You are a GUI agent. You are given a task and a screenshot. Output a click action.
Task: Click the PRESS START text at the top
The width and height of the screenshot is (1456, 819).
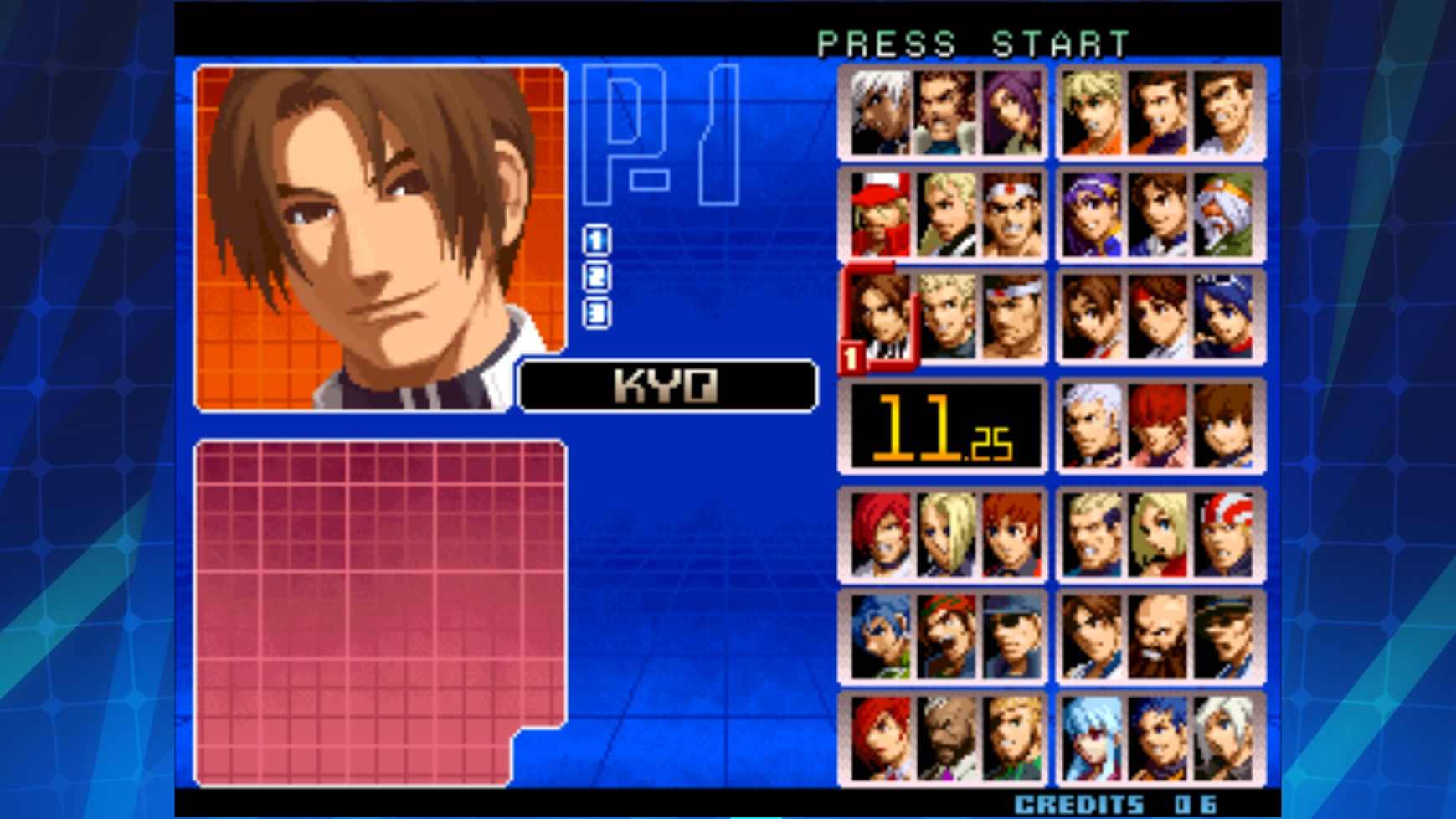973,39
